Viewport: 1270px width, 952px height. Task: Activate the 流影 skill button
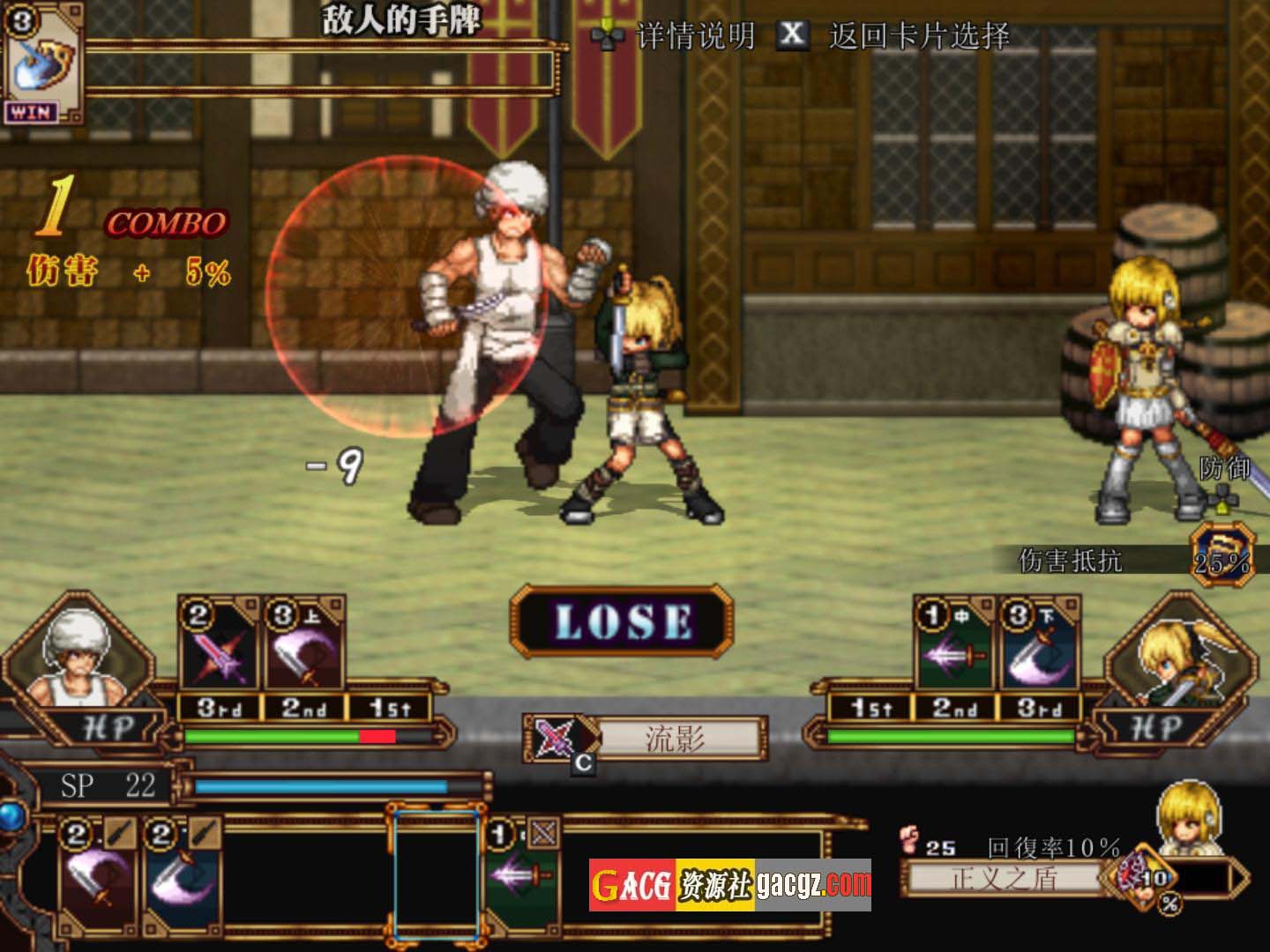676,739
